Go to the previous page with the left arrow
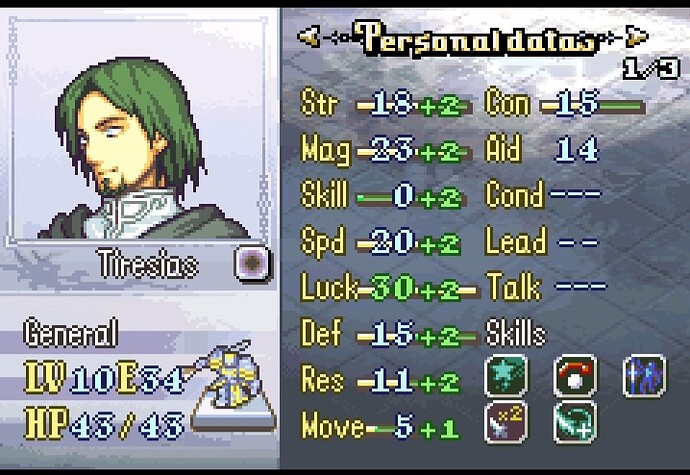The height and width of the screenshot is (475, 690). pos(310,37)
